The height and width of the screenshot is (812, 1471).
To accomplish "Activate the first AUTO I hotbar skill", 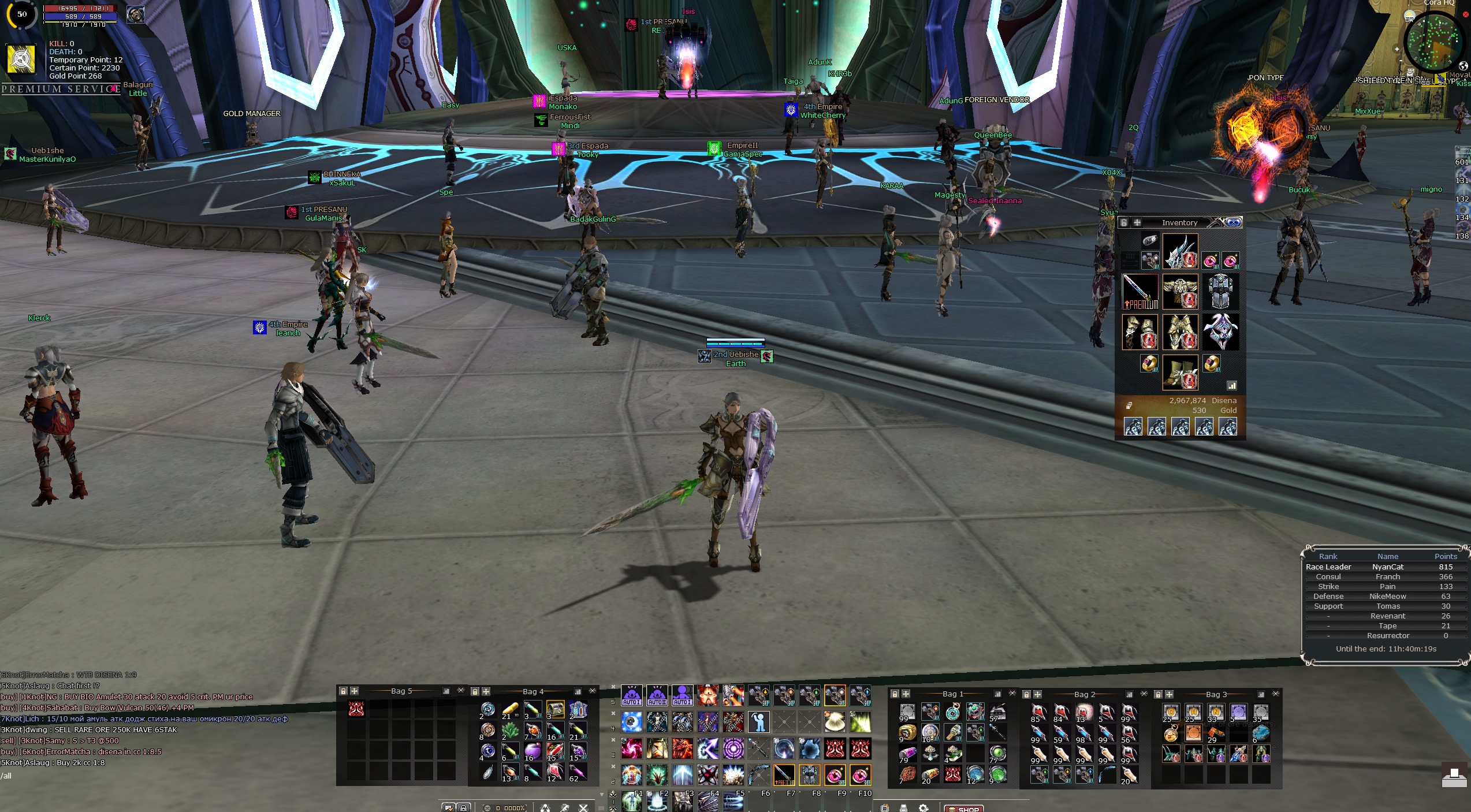I will [632, 695].
